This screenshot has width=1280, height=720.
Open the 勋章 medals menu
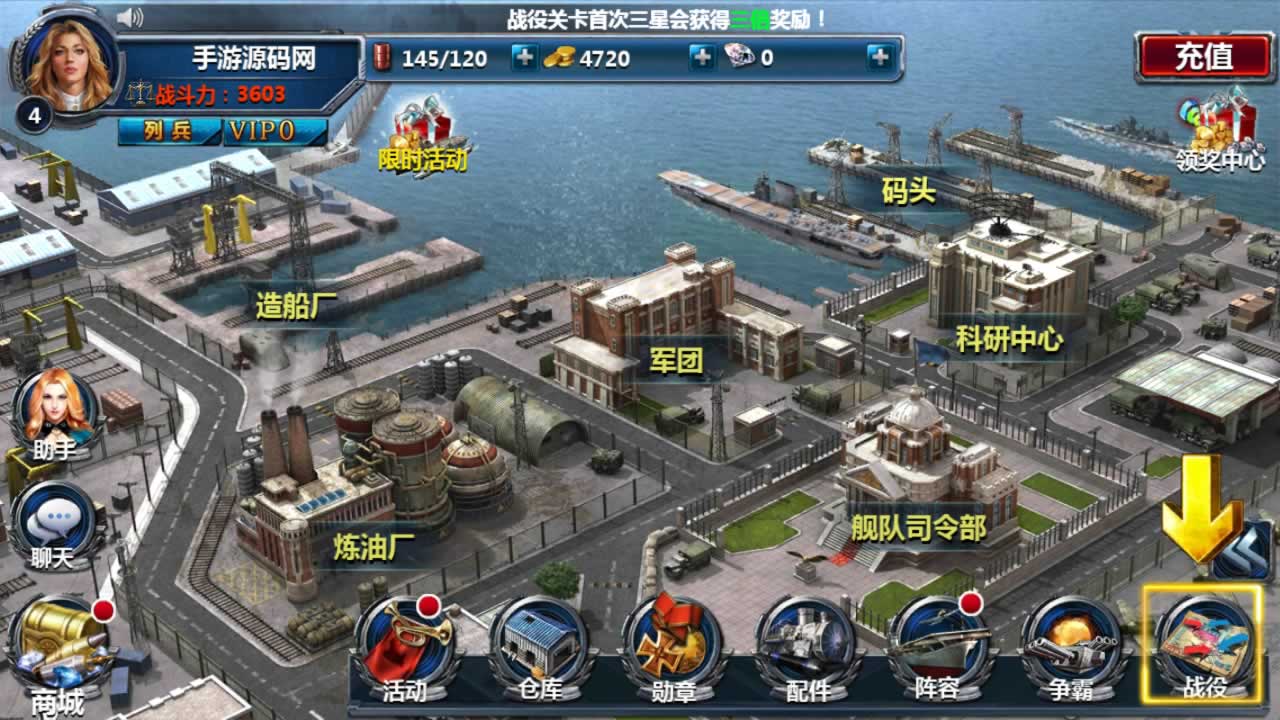point(672,645)
